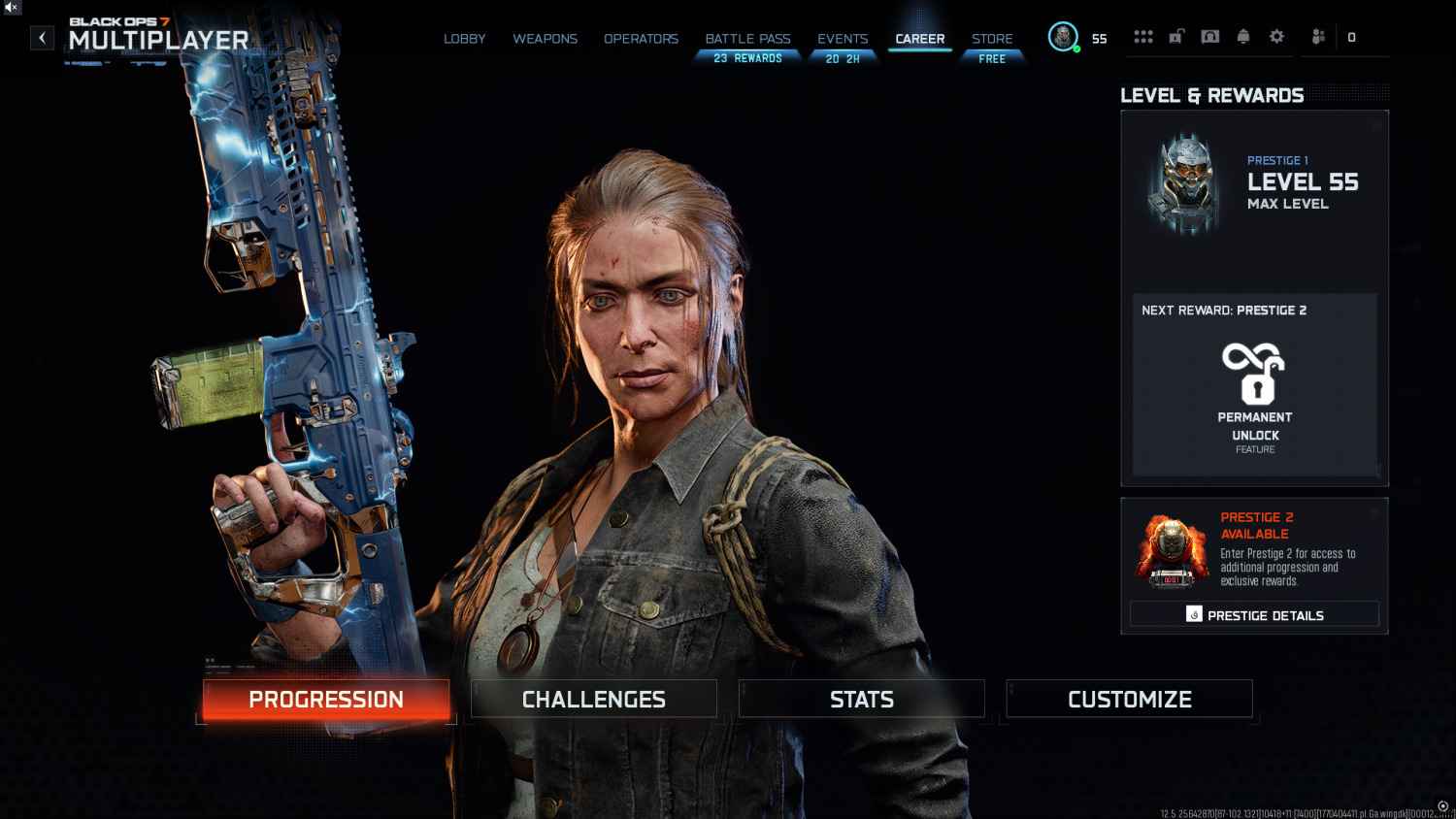
Task: Click the grid menu icon top right
Action: [x=1144, y=36]
